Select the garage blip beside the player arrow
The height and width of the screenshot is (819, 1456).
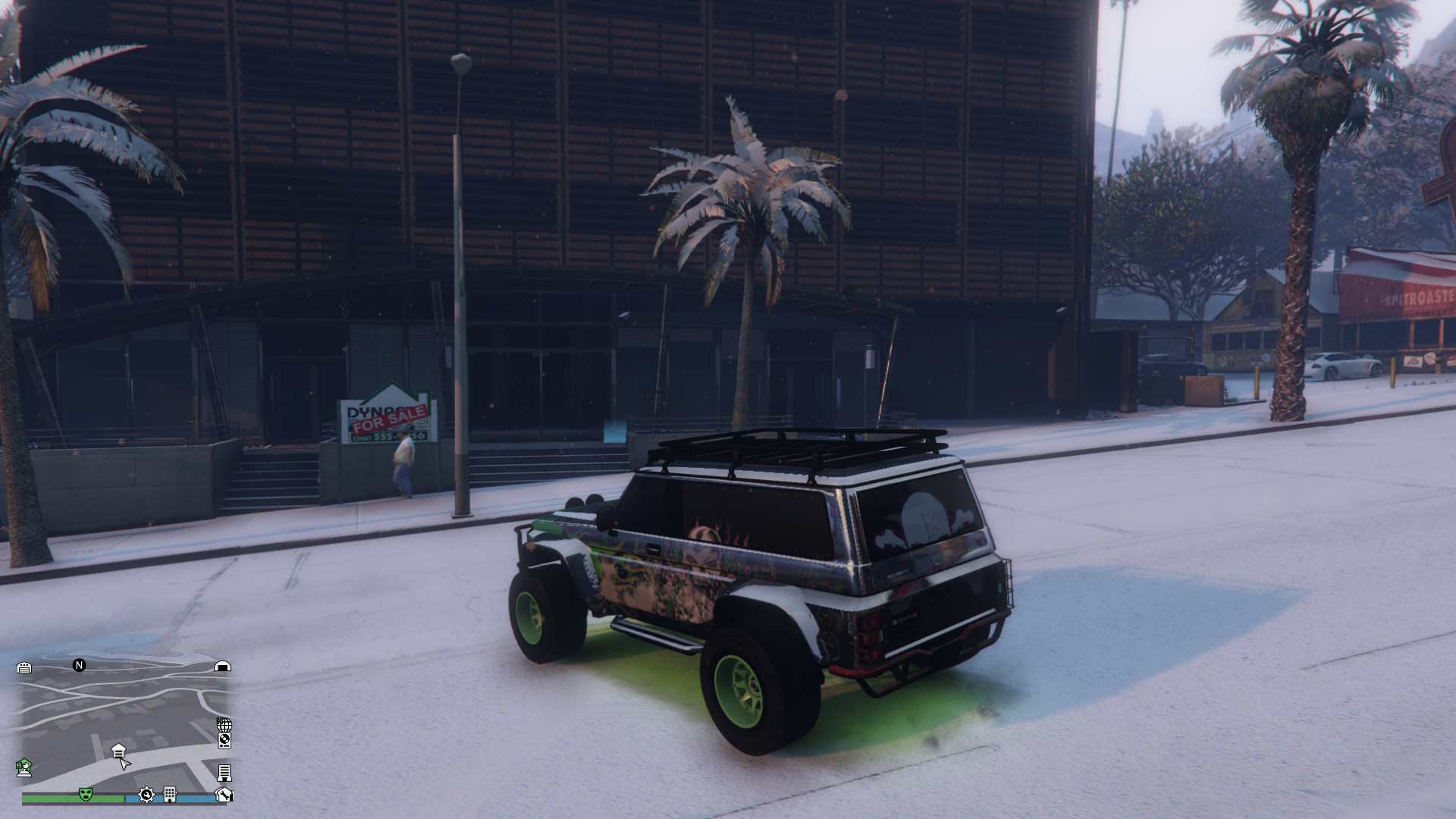[x=118, y=751]
